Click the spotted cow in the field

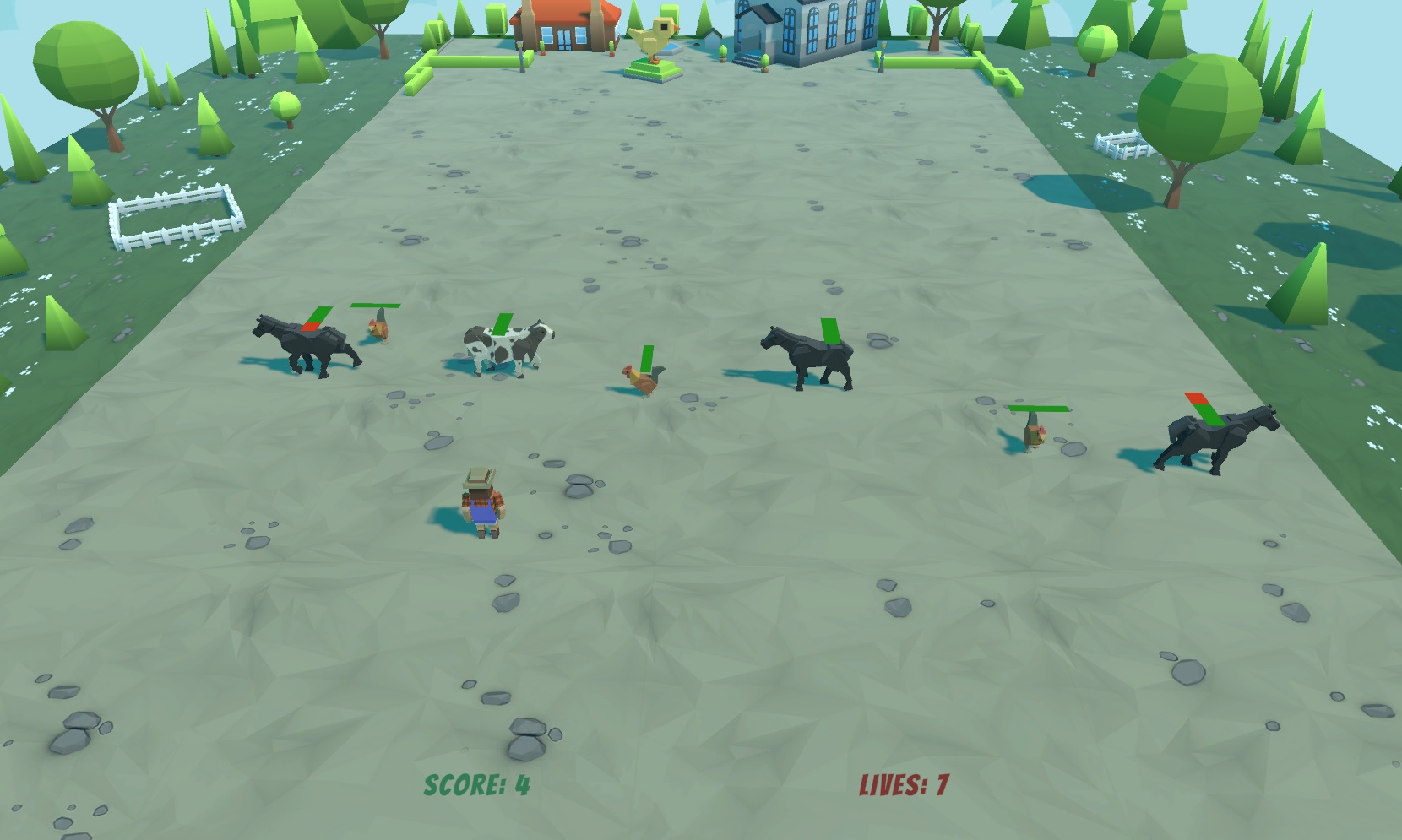coord(503,346)
